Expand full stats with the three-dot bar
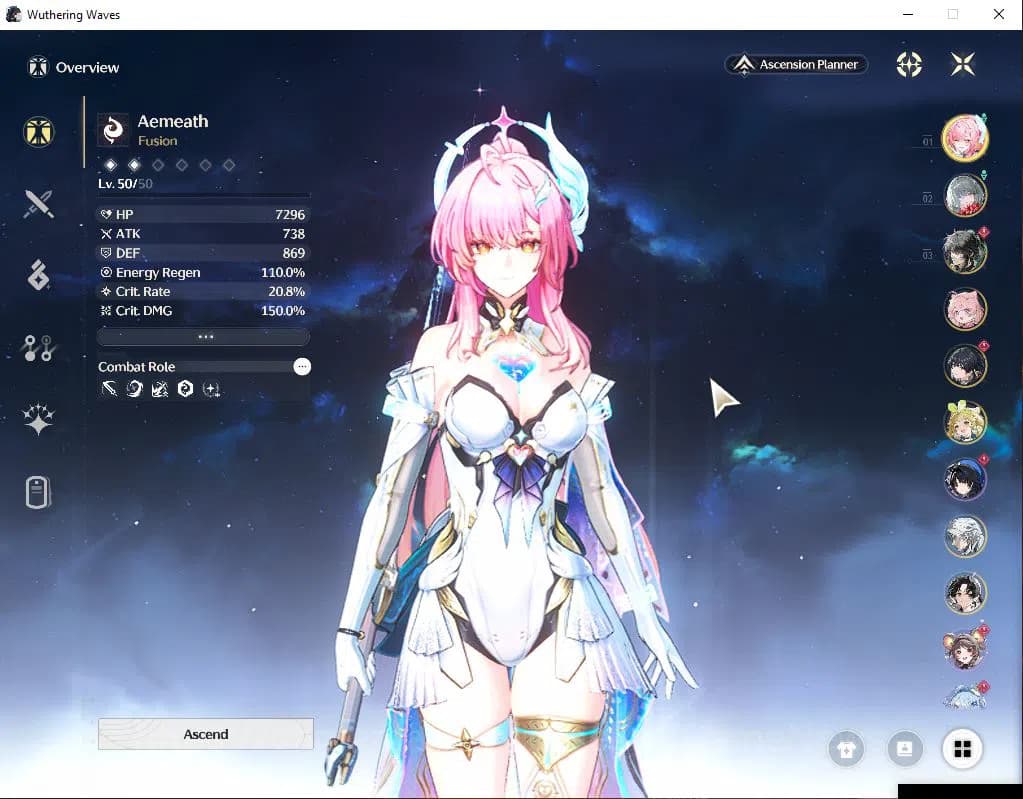The width and height of the screenshot is (1023, 799). point(204,337)
